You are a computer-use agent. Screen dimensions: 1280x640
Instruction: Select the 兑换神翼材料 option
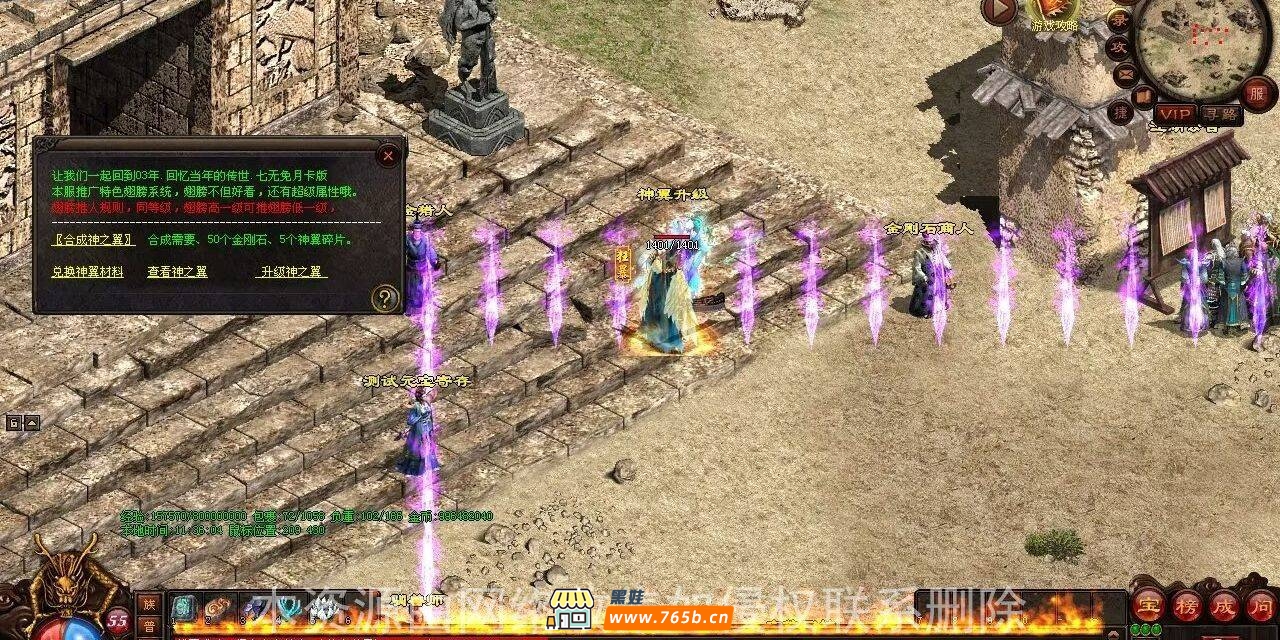pyautogui.click(x=88, y=272)
